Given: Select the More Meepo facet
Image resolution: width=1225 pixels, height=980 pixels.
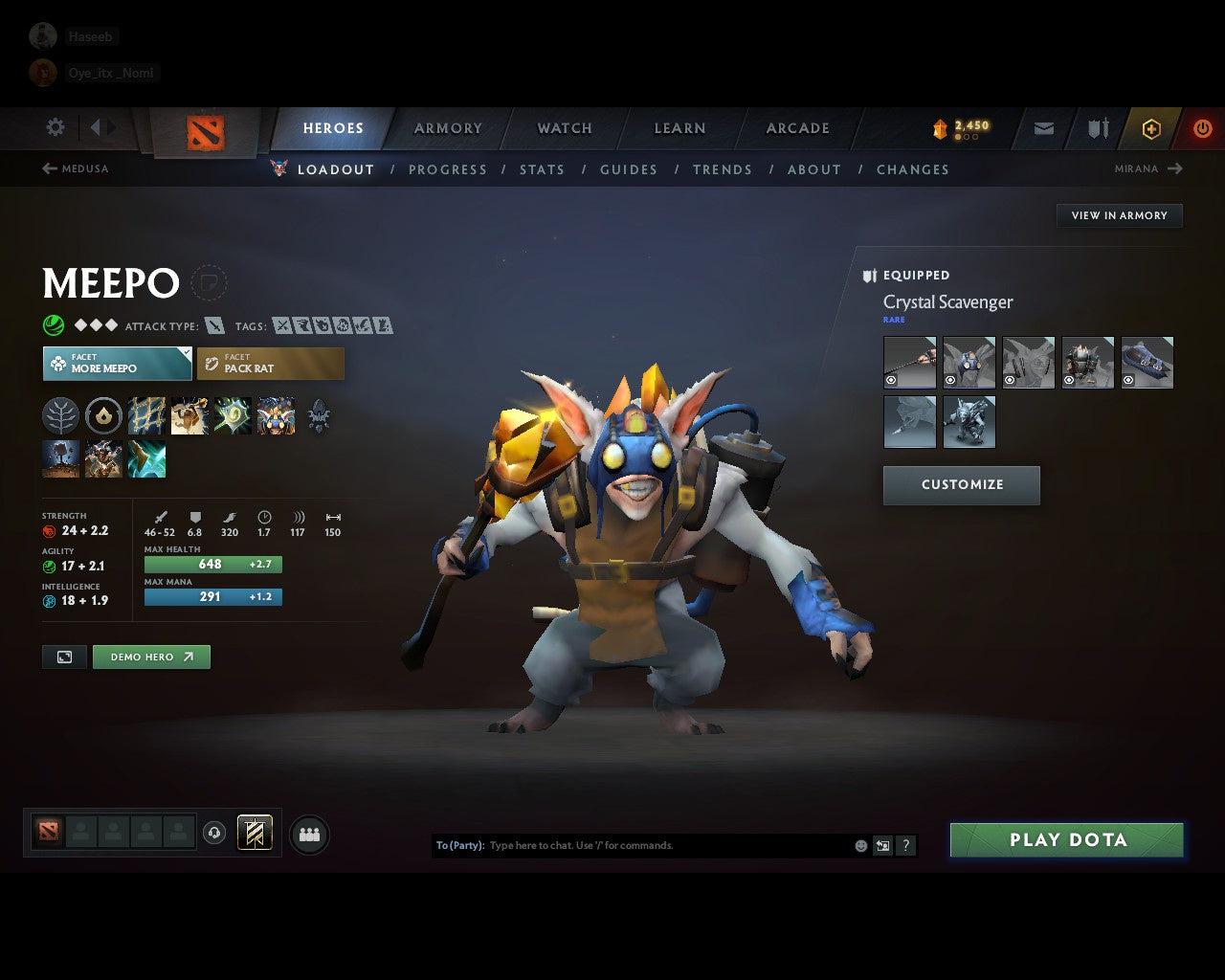Looking at the screenshot, I should click(117, 364).
